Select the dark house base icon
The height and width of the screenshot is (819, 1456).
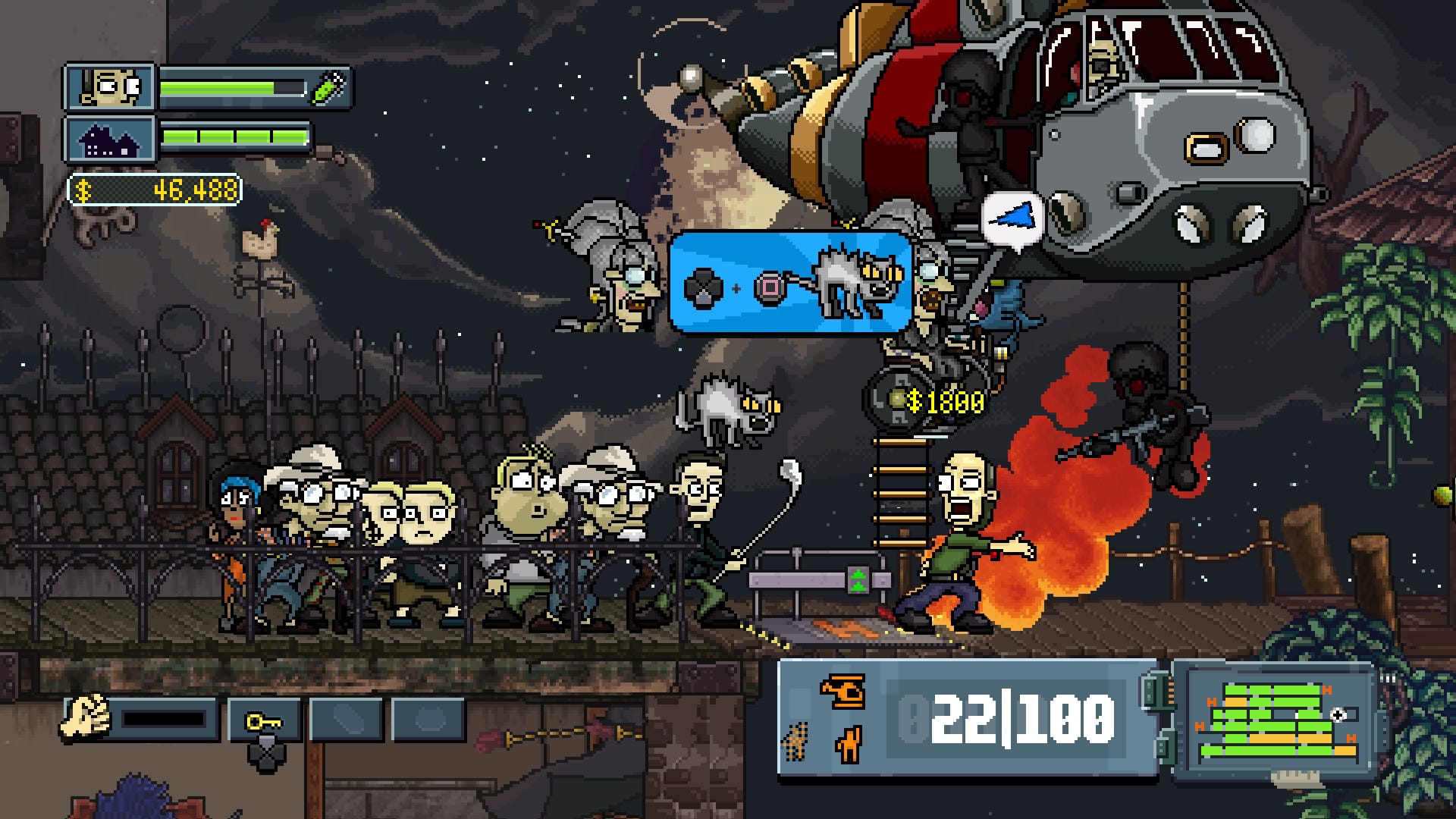coord(111,140)
